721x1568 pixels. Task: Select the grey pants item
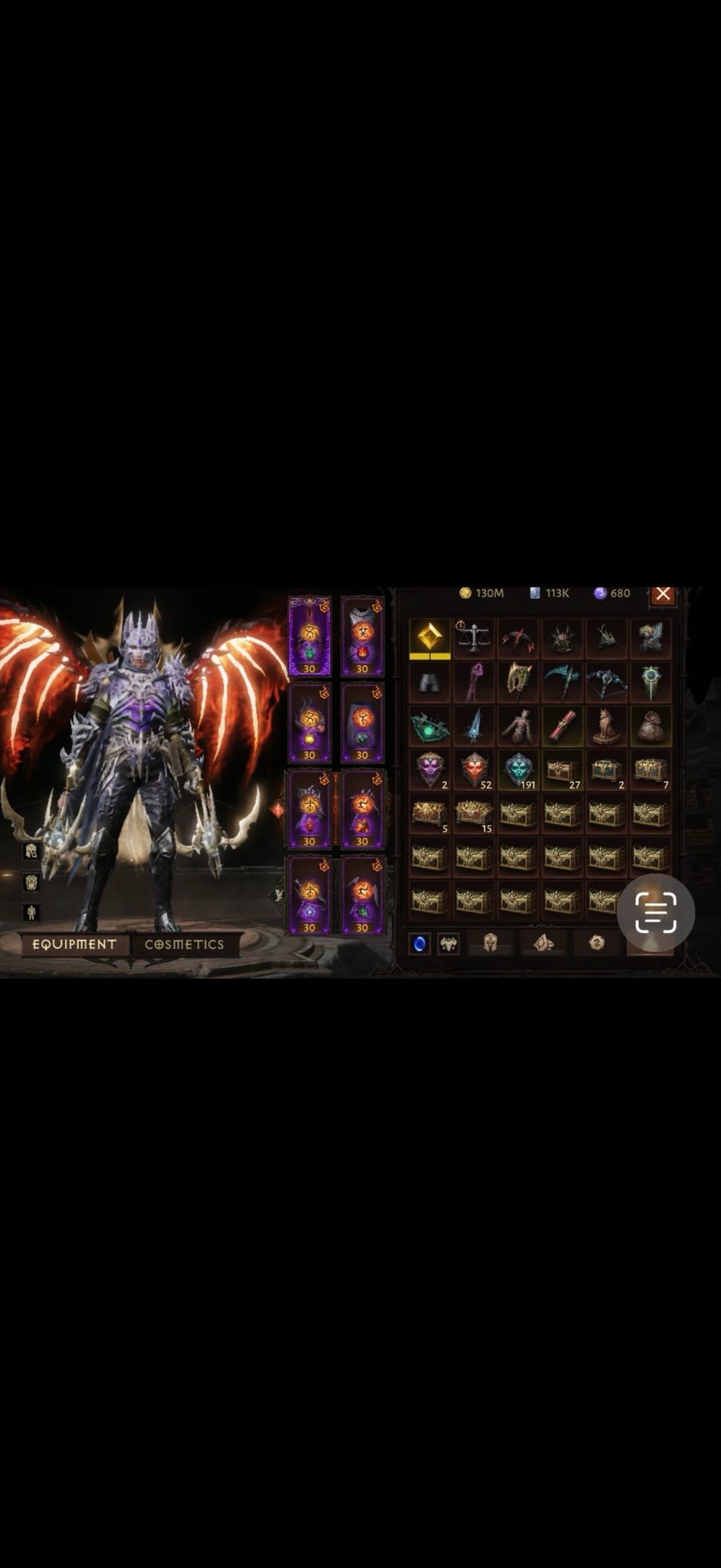coord(430,682)
